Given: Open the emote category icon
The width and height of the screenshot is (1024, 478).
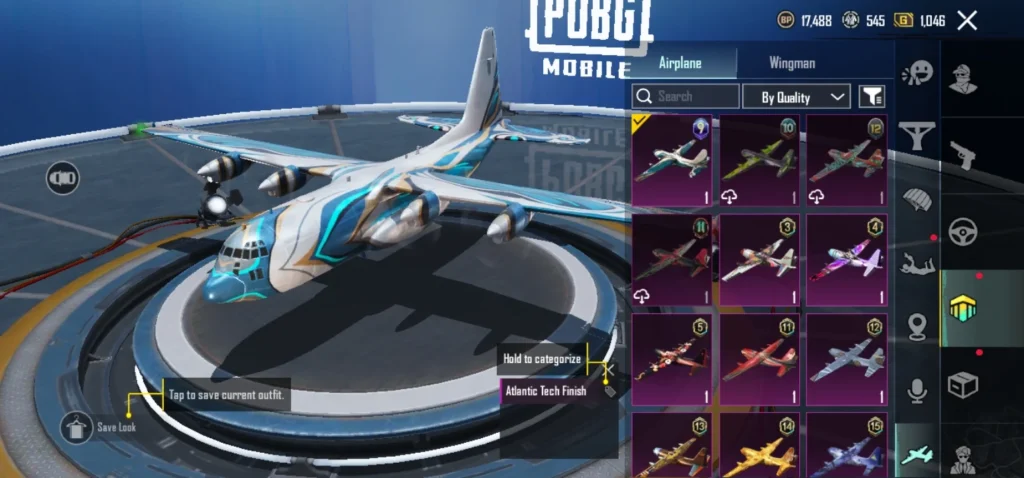Looking at the screenshot, I should 916,74.
